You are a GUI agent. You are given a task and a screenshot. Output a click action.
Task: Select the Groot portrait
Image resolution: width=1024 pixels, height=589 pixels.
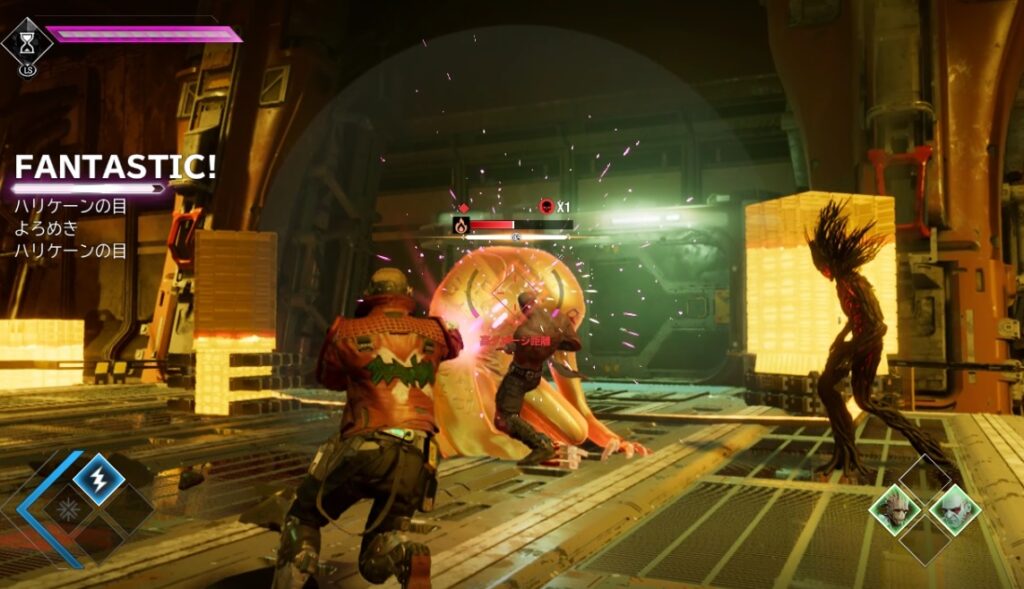pyautogui.click(x=894, y=507)
